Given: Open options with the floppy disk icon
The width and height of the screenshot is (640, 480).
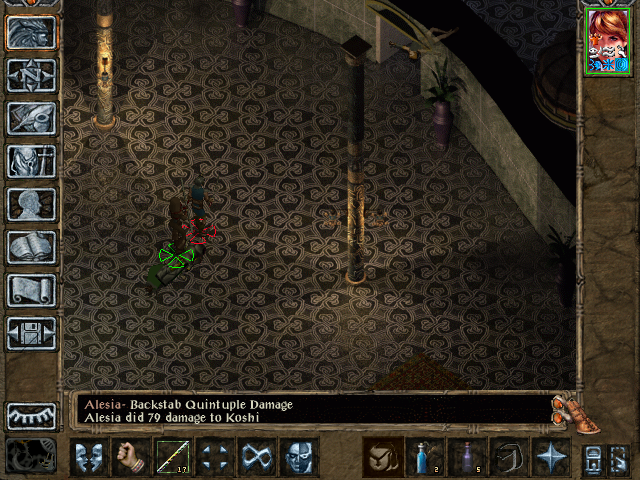Looking at the screenshot, I should coord(32,333).
